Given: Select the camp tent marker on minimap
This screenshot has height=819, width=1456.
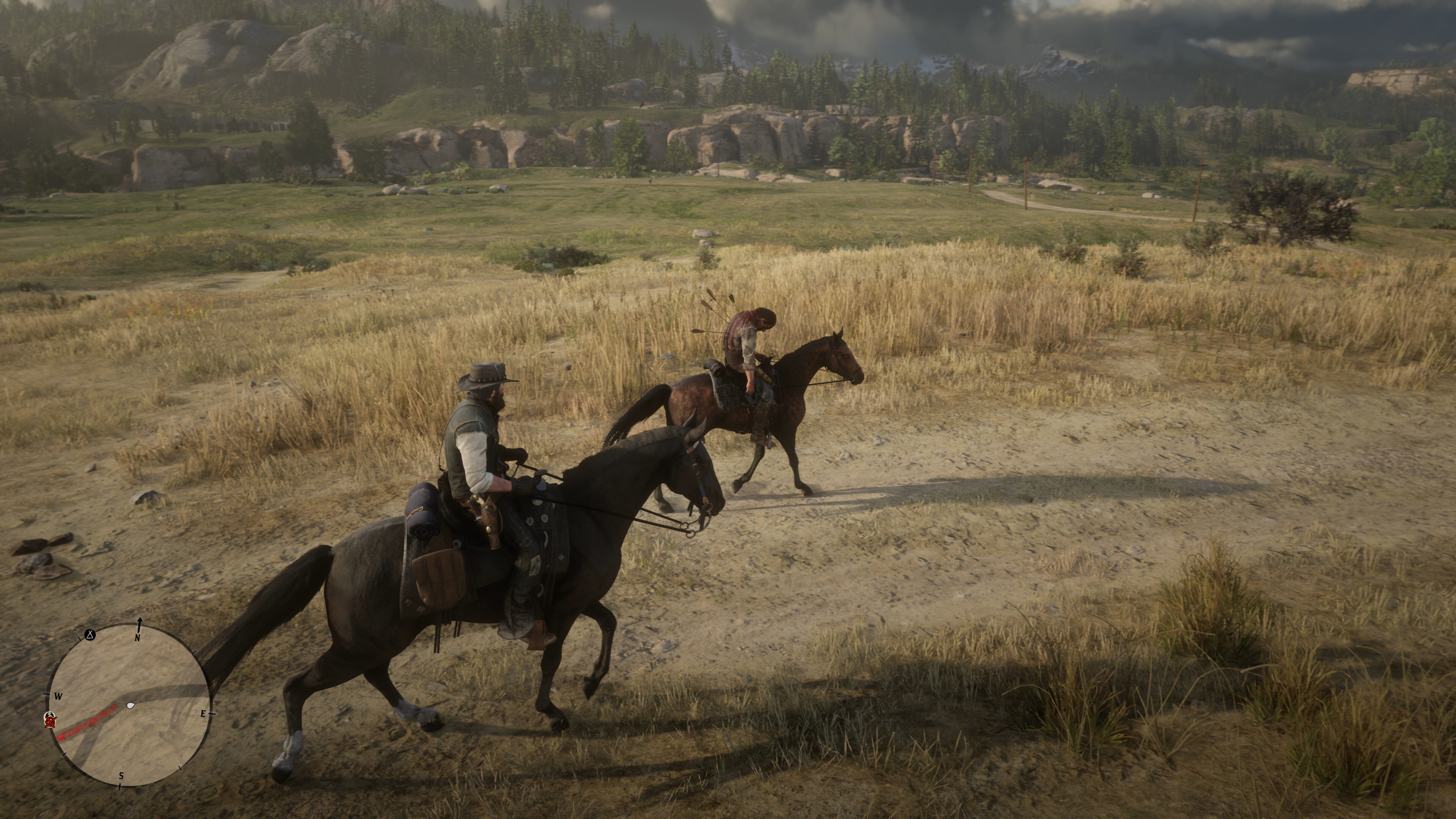Looking at the screenshot, I should [90, 635].
